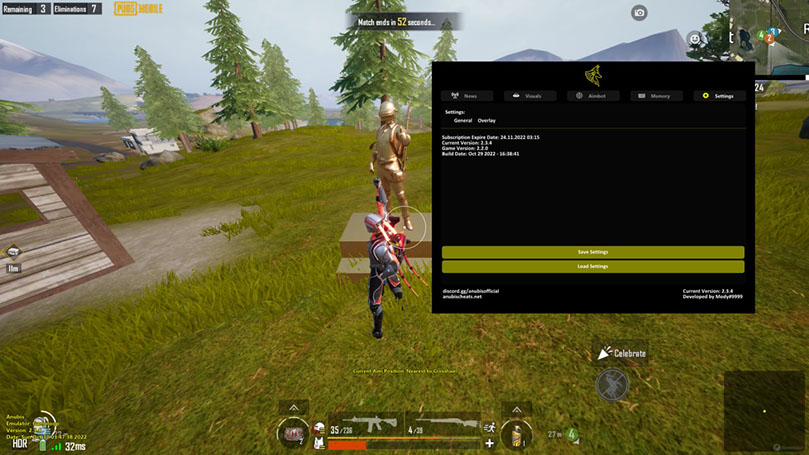Click the camera icon at the top
The image size is (809, 455).
pyautogui.click(x=639, y=13)
